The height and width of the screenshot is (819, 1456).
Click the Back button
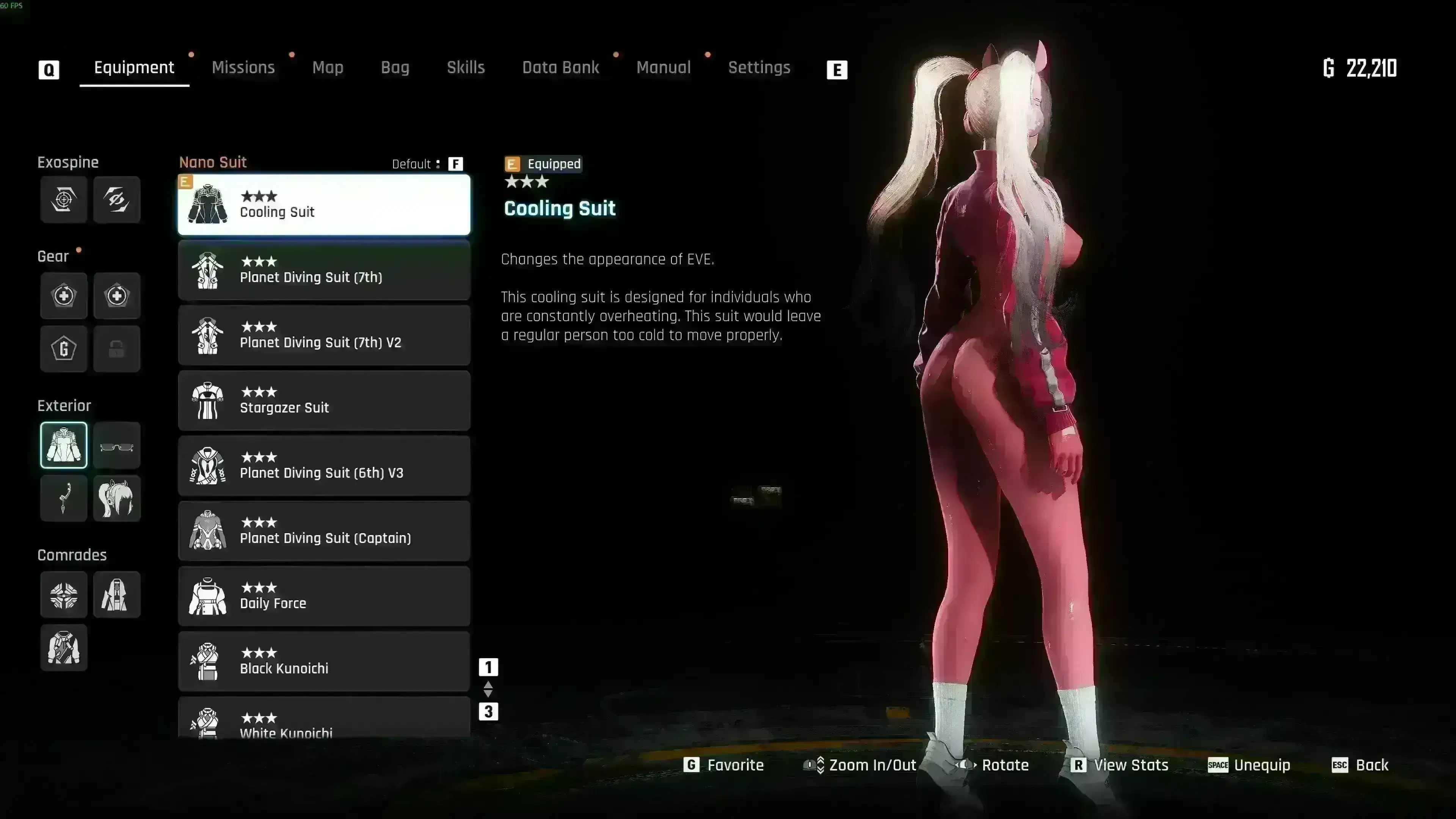(1360, 765)
